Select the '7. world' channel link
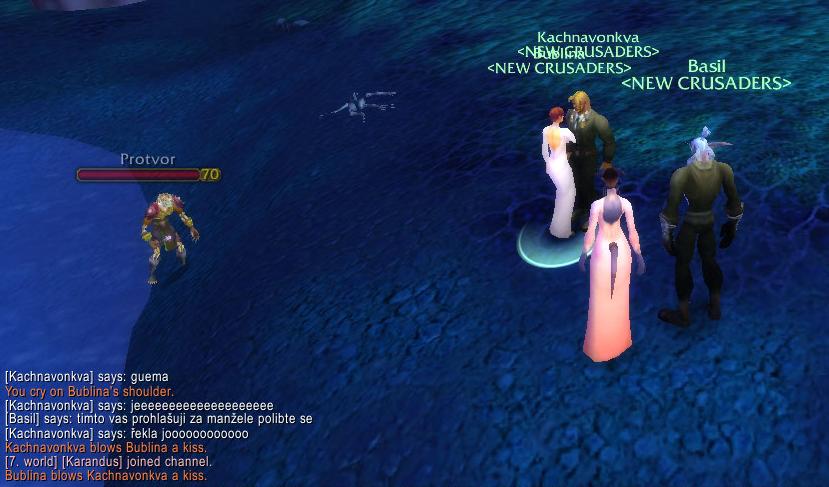829x487 pixels. coord(29,462)
